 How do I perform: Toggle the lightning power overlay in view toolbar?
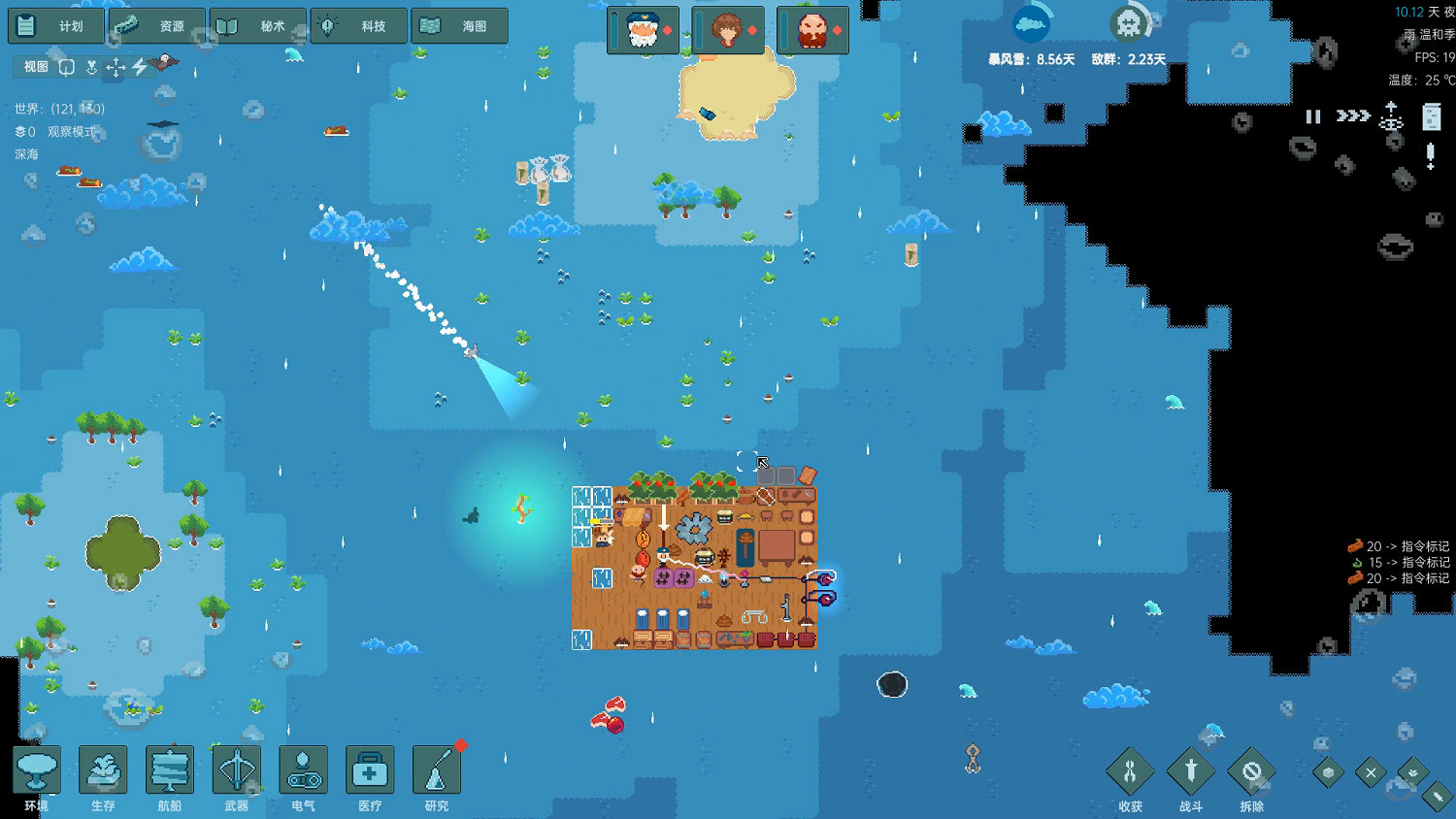click(x=139, y=66)
